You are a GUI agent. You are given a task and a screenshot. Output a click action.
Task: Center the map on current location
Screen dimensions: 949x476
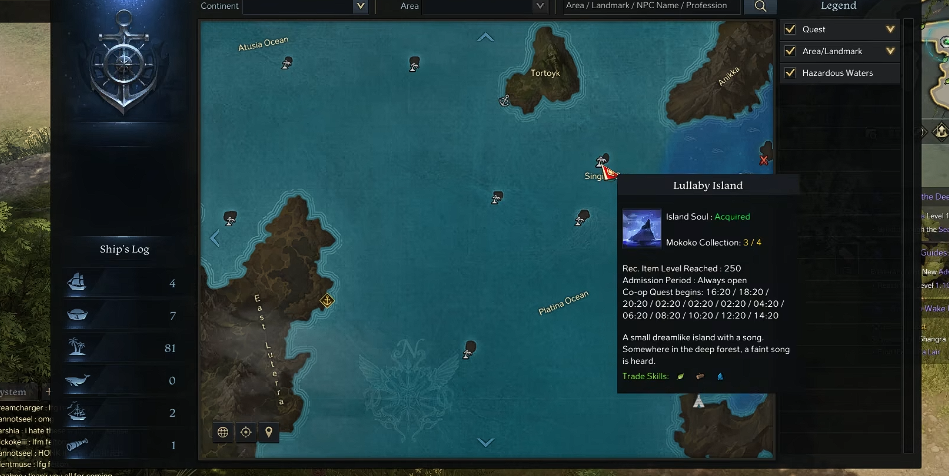pyautogui.click(x=245, y=432)
